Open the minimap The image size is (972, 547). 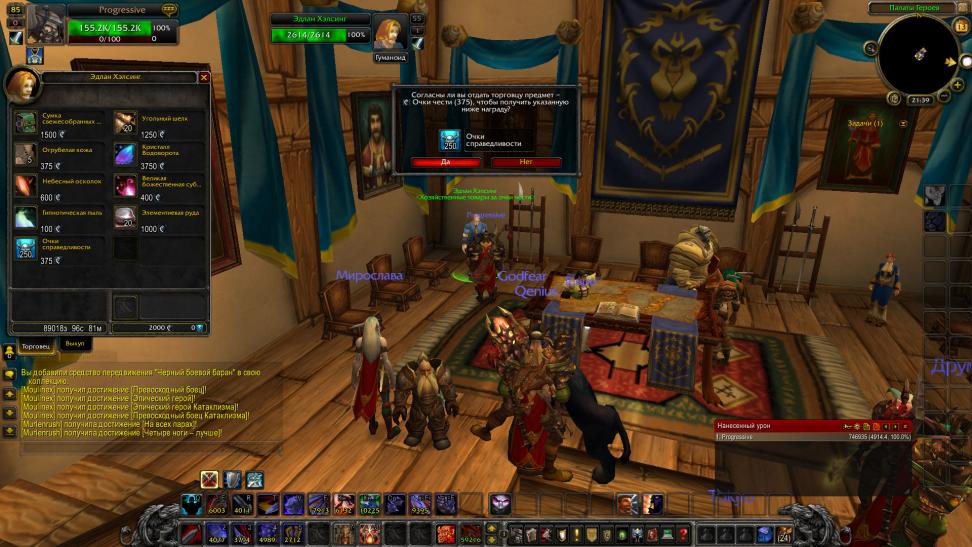click(x=917, y=54)
